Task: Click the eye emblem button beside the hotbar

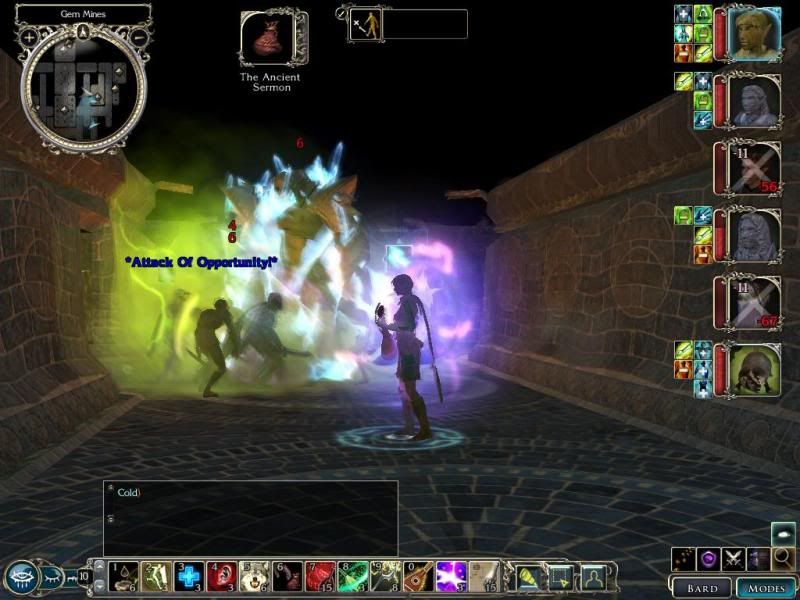Action: pos(22,577)
